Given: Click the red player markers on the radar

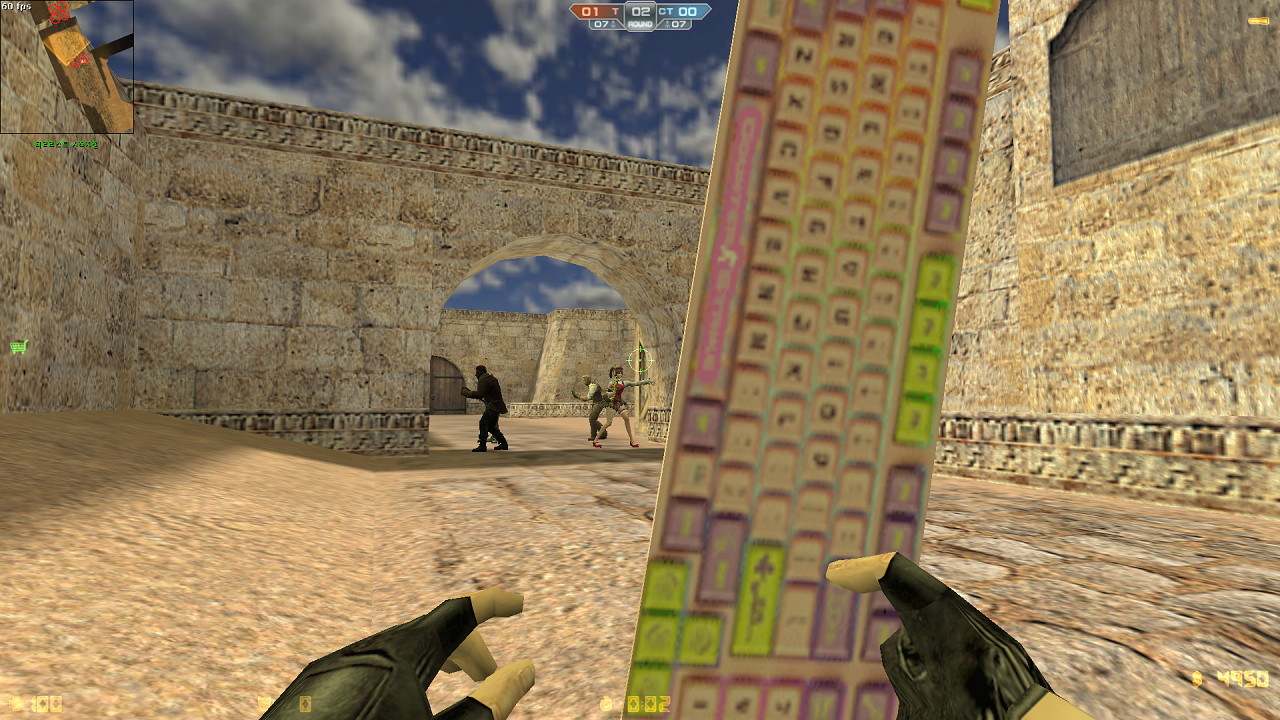Looking at the screenshot, I should pyautogui.click(x=58, y=12).
